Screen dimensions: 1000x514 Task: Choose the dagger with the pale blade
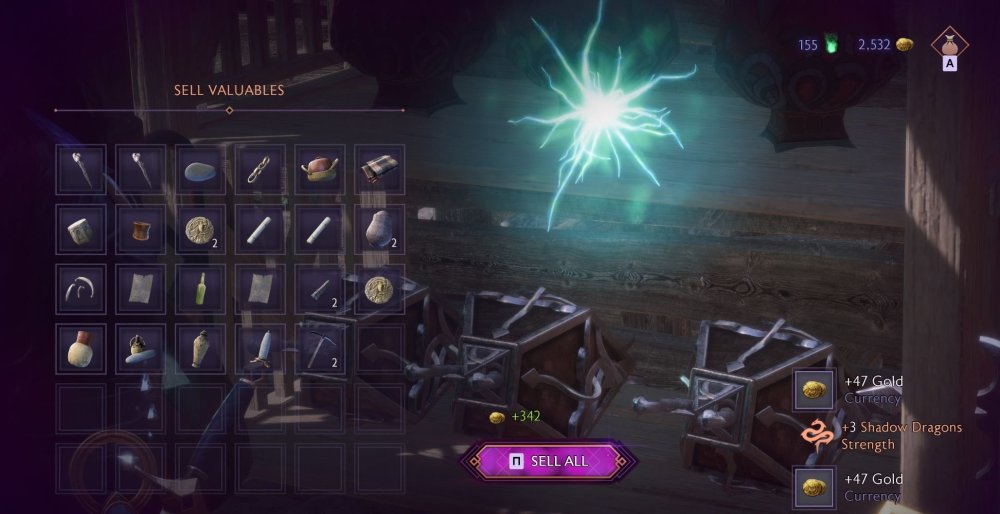(260, 349)
